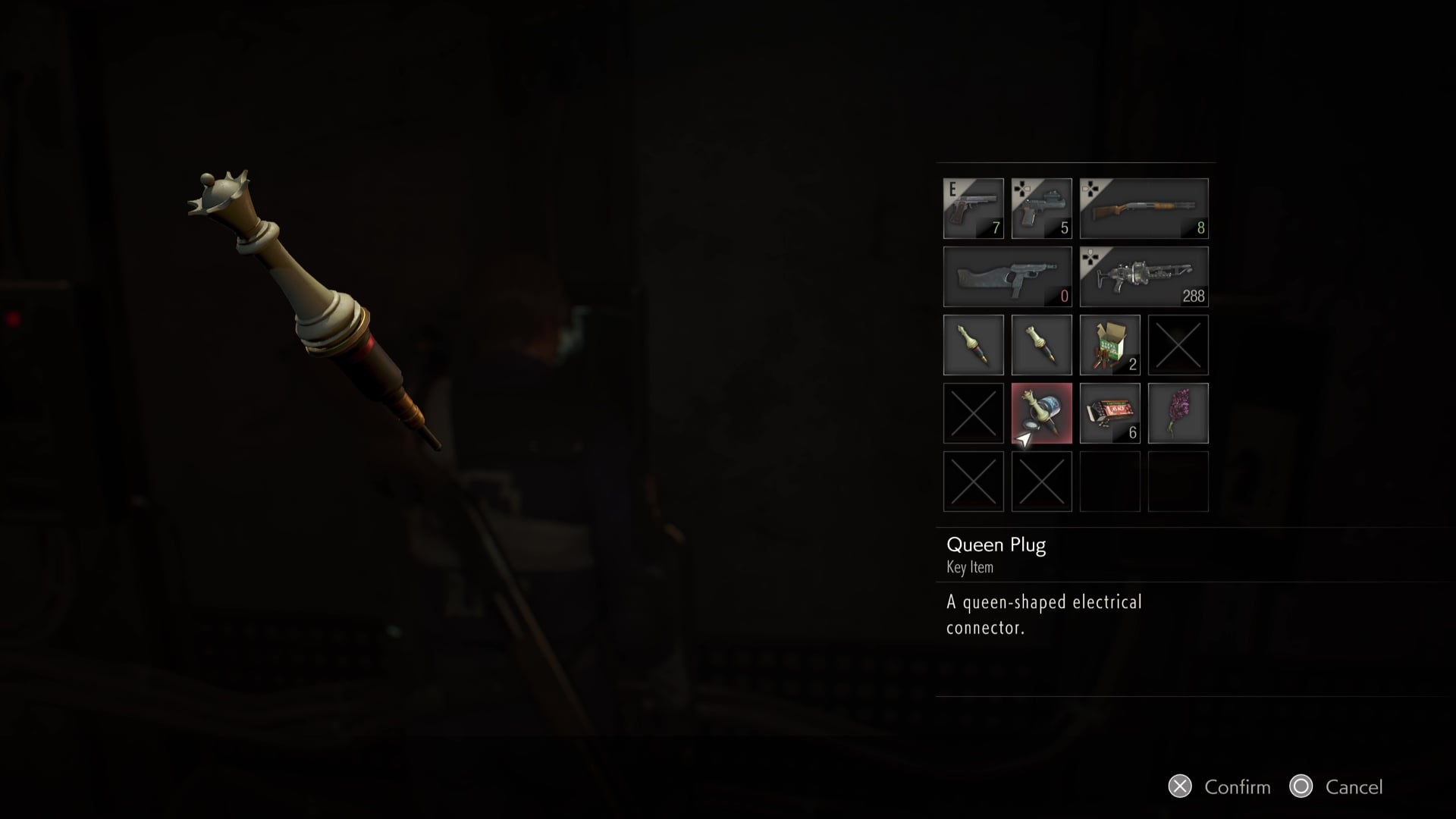Select the highlighted Queen Plug slot
Viewport: 1456px width, 819px height.
click(x=1041, y=413)
